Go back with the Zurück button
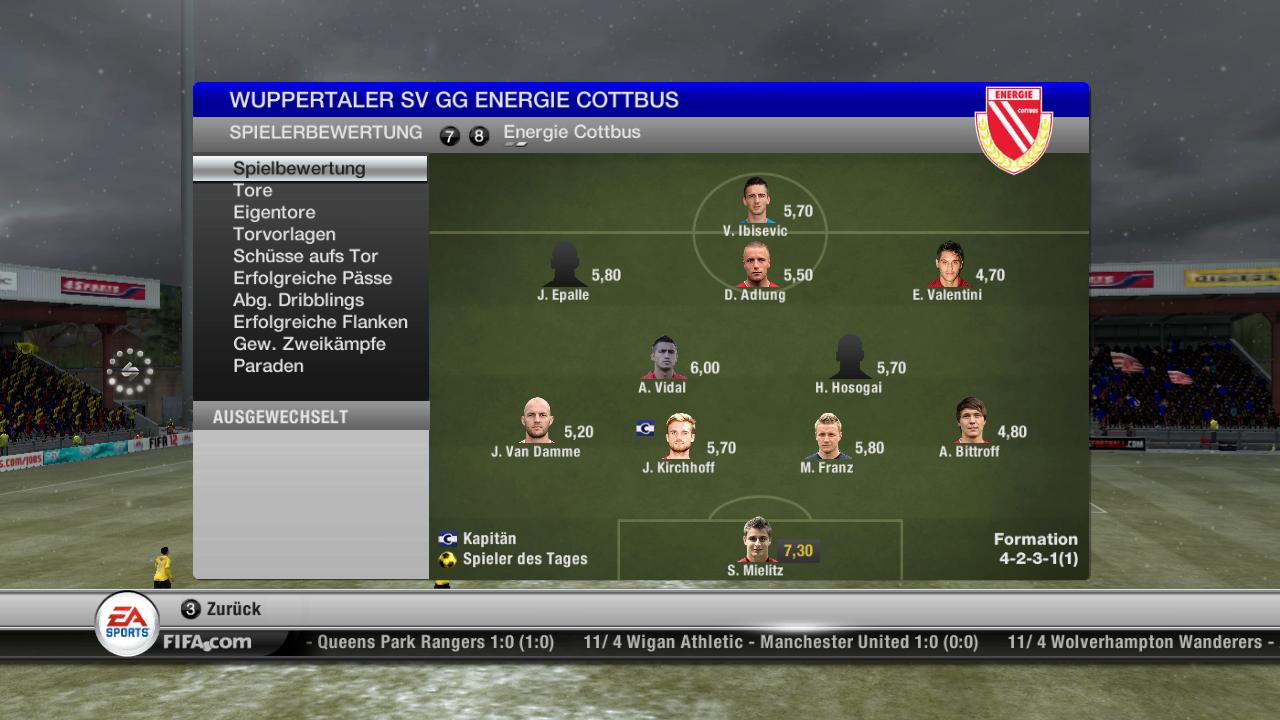Image resolution: width=1280 pixels, height=720 pixels. 222,609
